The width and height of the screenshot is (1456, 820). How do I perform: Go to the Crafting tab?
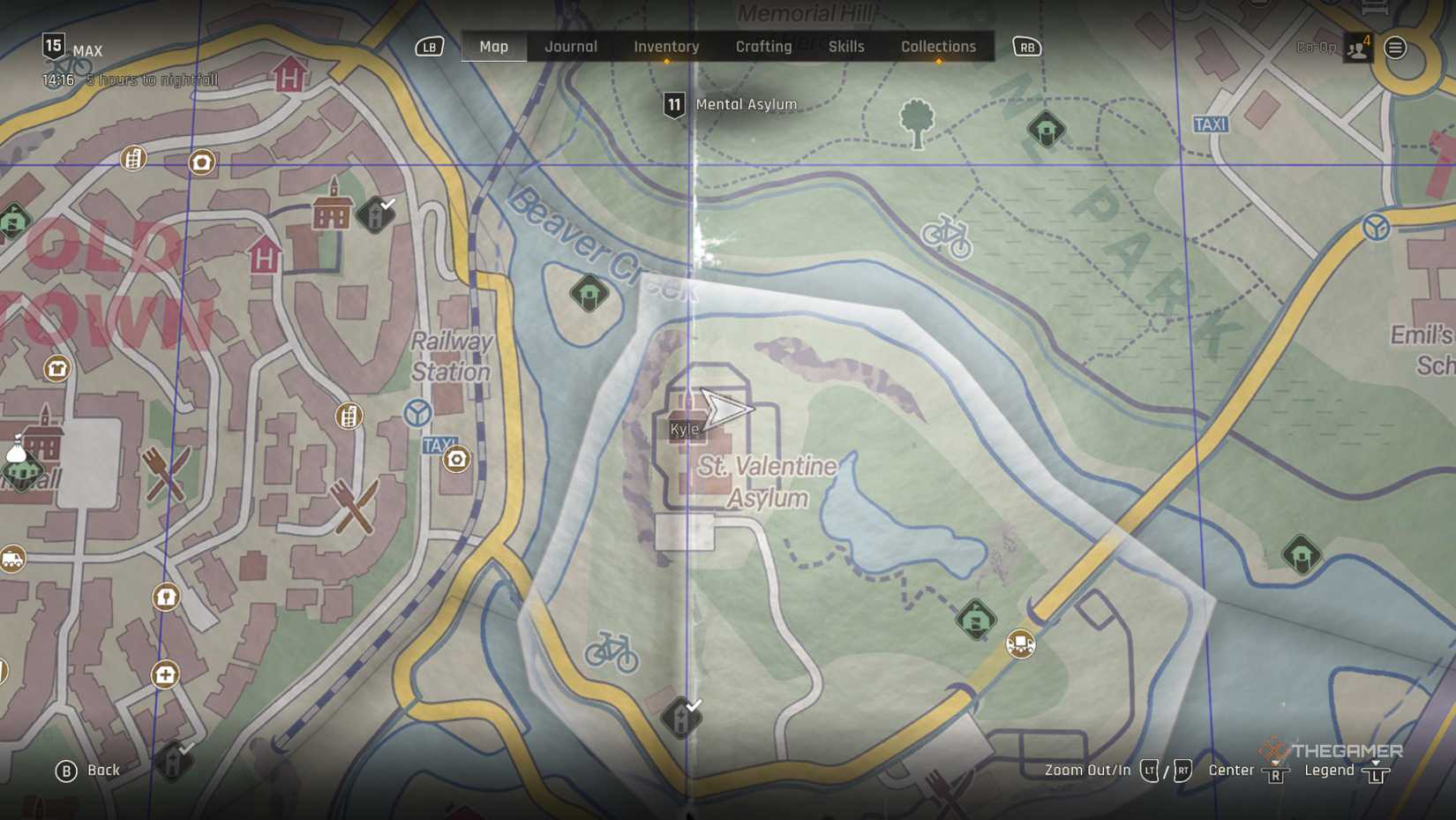763,47
